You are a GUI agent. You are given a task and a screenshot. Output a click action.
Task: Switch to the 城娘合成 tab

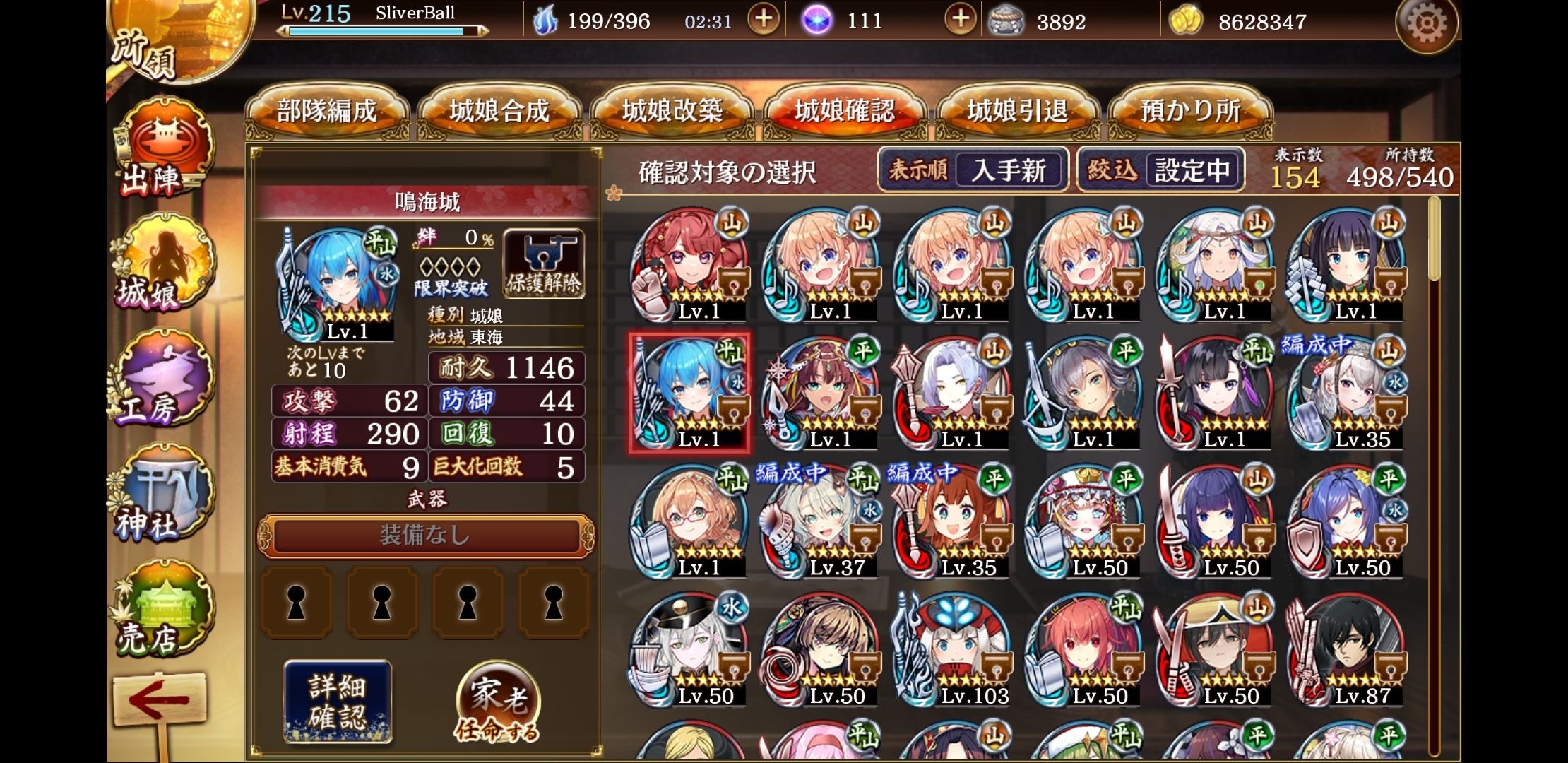(x=499, y=112)
